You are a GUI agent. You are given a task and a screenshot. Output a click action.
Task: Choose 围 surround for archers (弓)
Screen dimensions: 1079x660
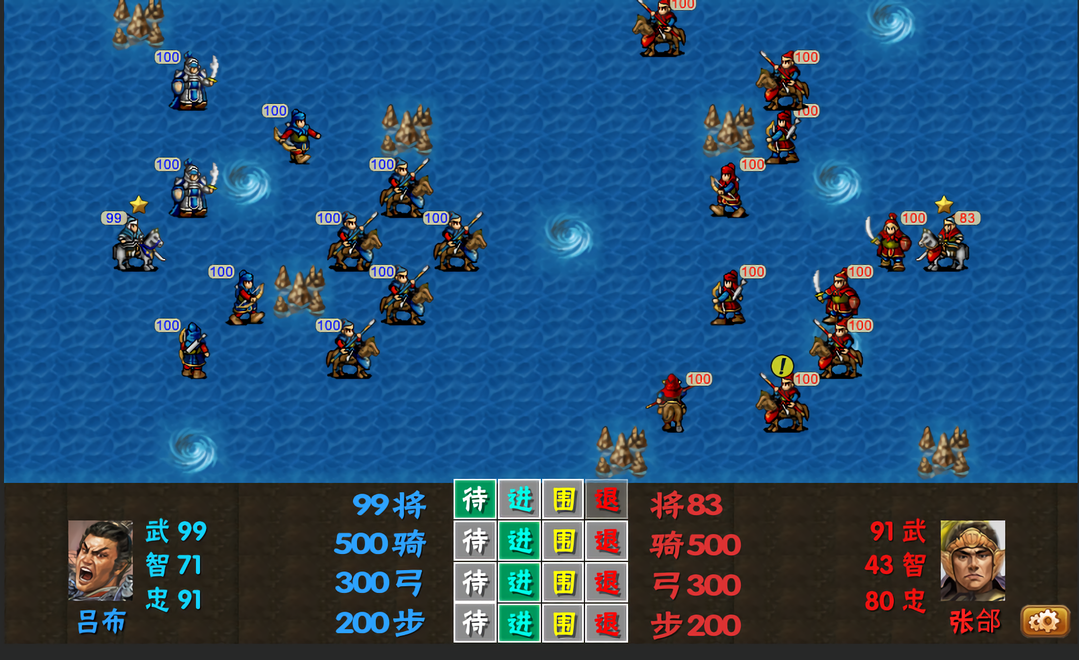[563, 582]
